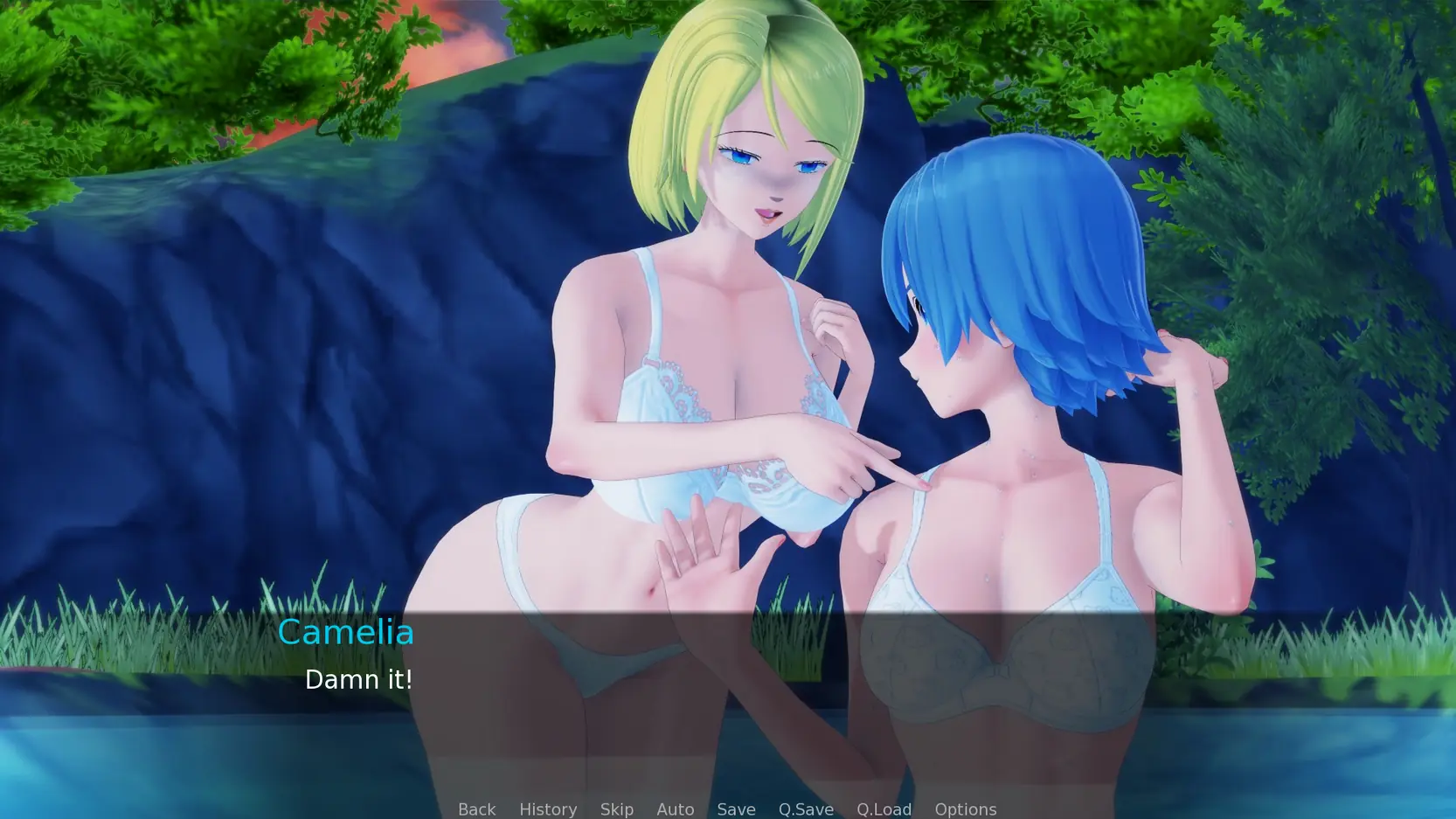Open the Options menu

(x=965, y=809)
